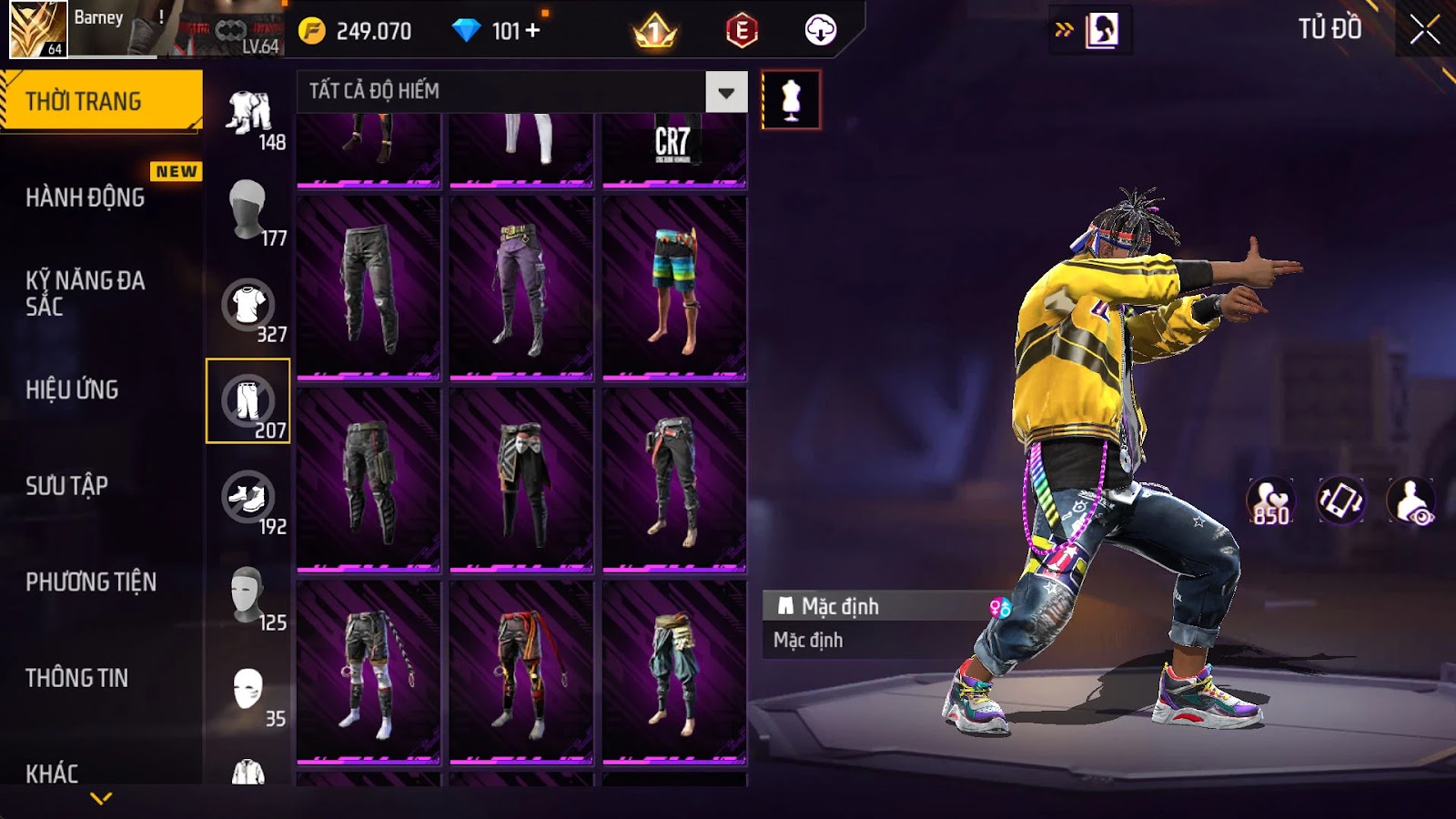
Task: Open Kỹ Năng Đa Sắc section
Action: 86,293
